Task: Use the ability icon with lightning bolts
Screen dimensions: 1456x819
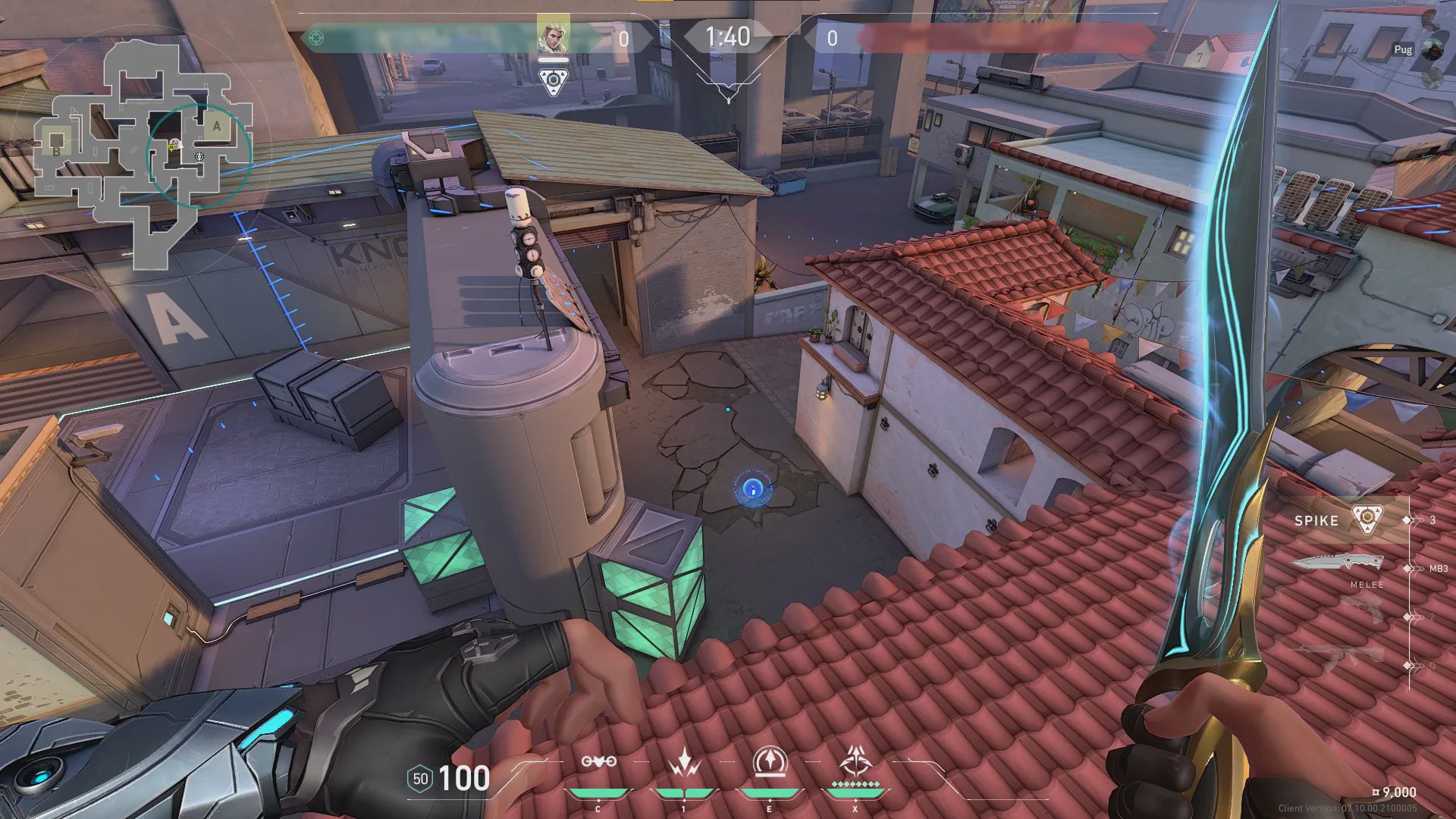Action: pos(684,762)
